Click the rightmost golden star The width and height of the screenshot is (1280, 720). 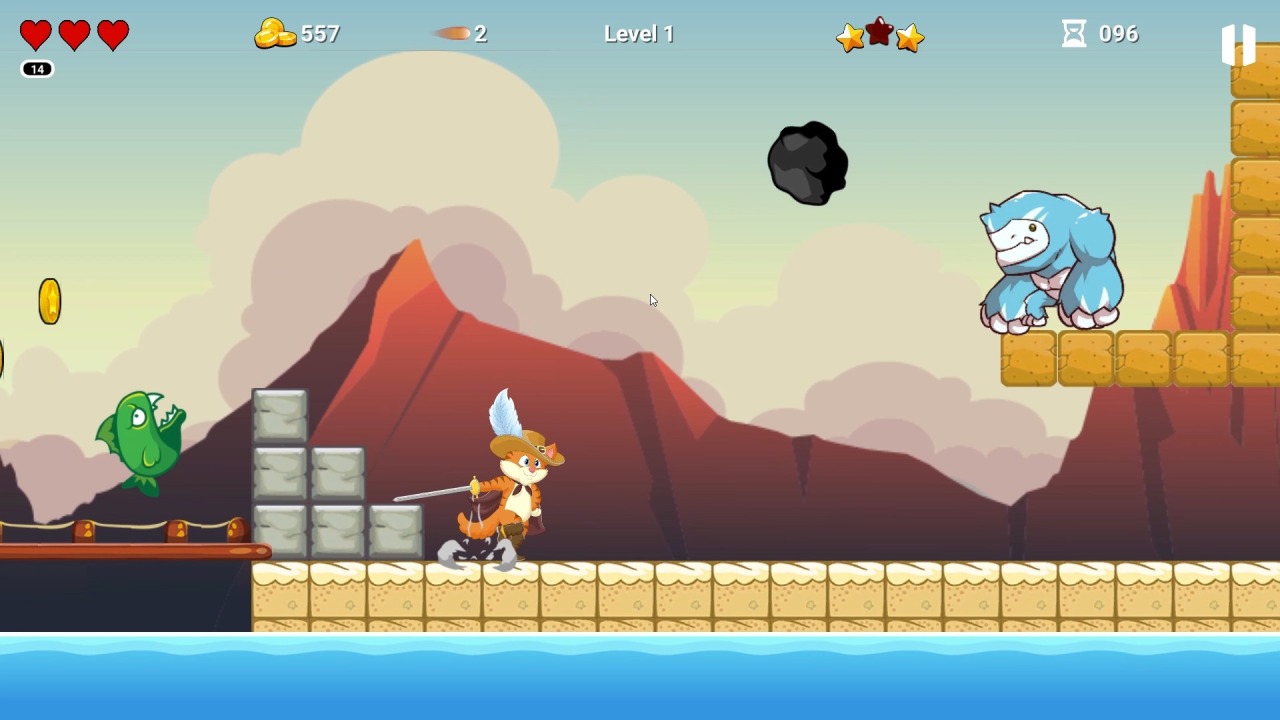909,38
